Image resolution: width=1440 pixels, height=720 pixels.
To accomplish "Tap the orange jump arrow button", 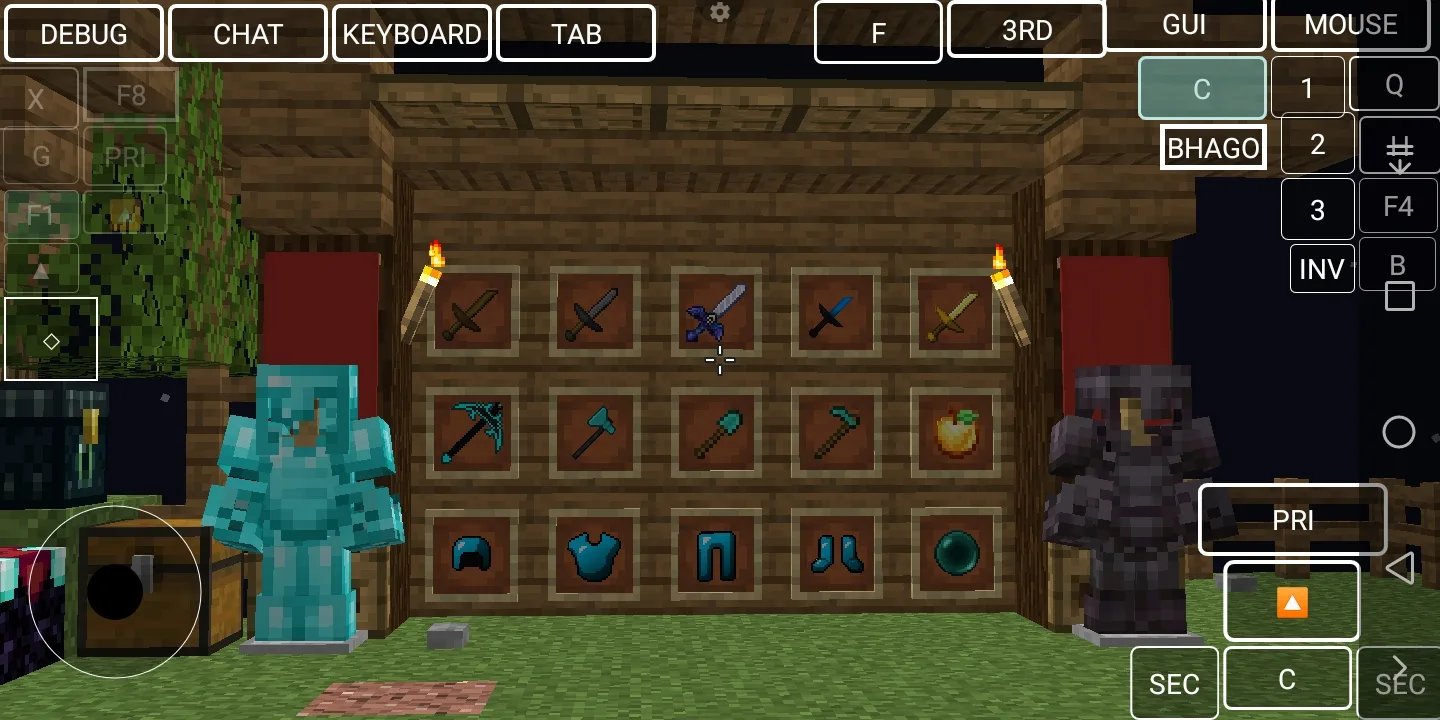I will [x=1291, y=602].
